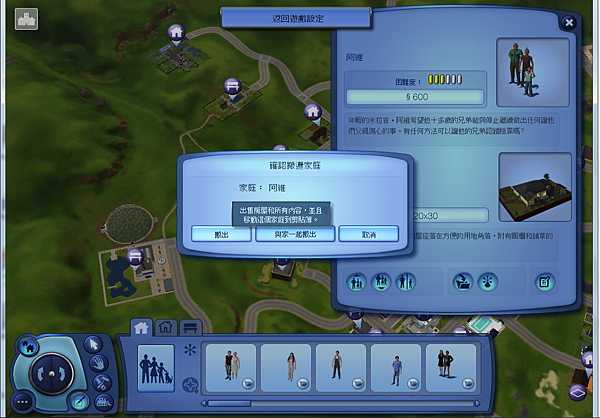600x418 pixels.
Task: Click the save household to folder icon
Action: click(x=463, y=283)
